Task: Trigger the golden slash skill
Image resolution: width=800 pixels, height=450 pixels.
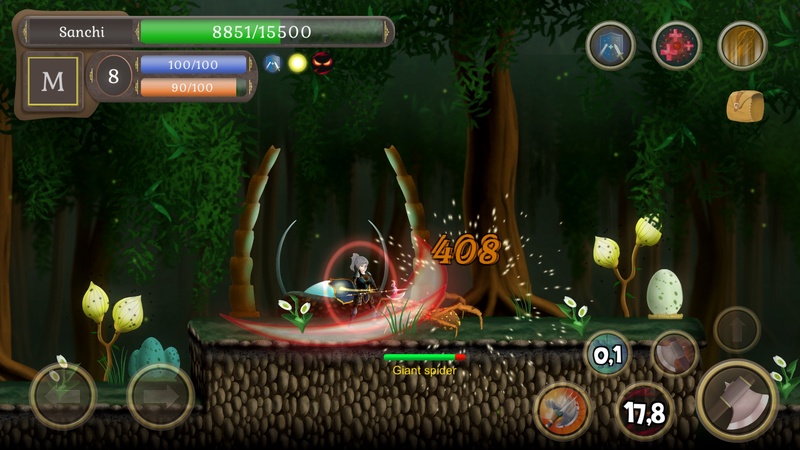Action: pos(743,45)
